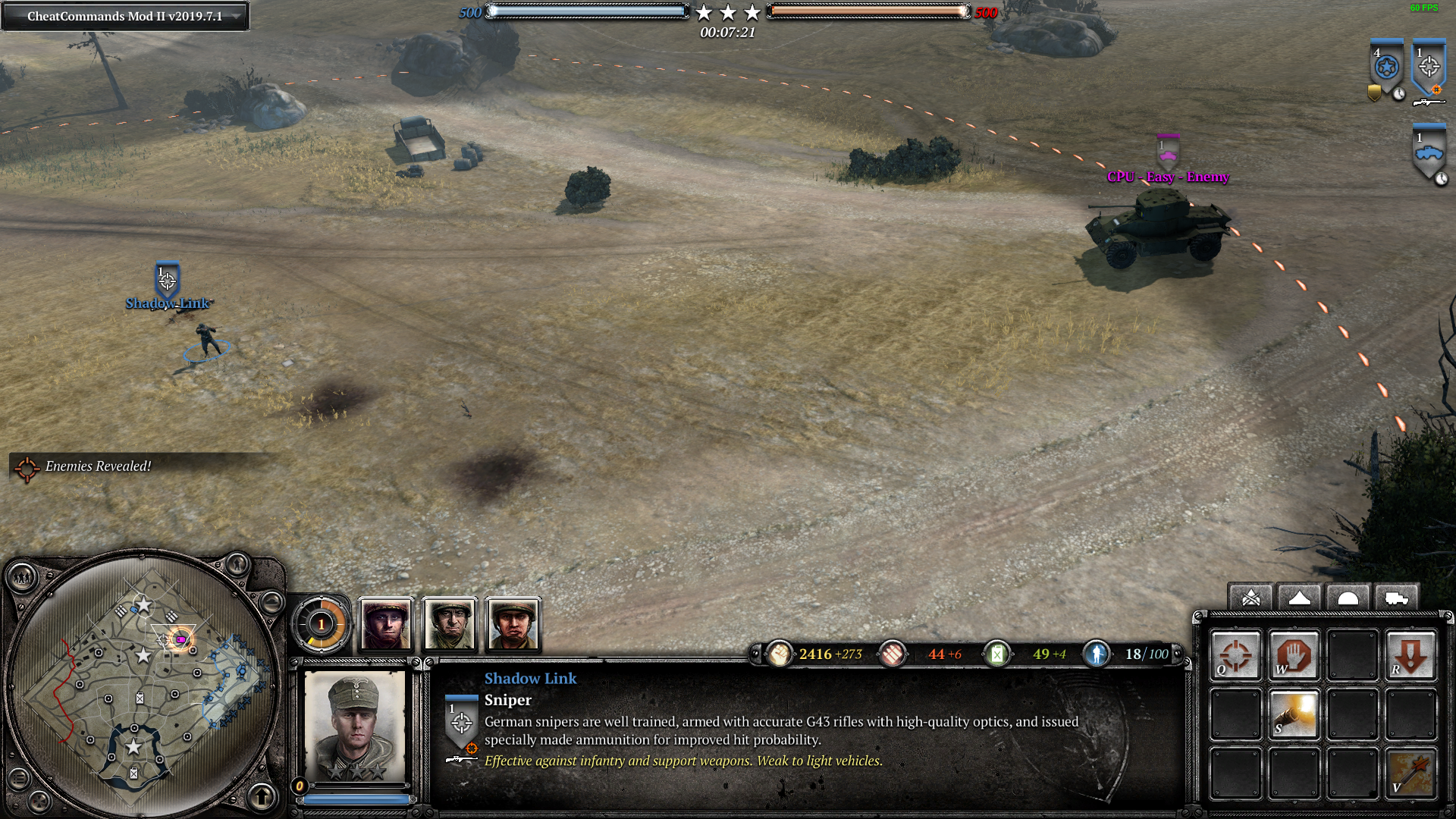Screen dimensions: 1456x819
Task: Open the truck building tab
Action: coord(1396,598)
